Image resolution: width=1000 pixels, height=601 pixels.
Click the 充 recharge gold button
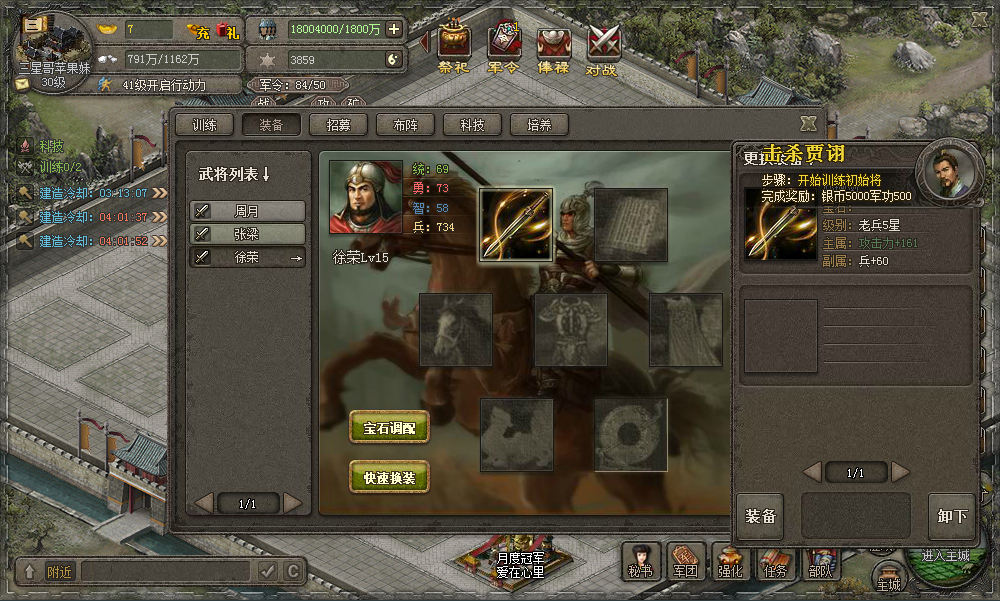point(201,31)
